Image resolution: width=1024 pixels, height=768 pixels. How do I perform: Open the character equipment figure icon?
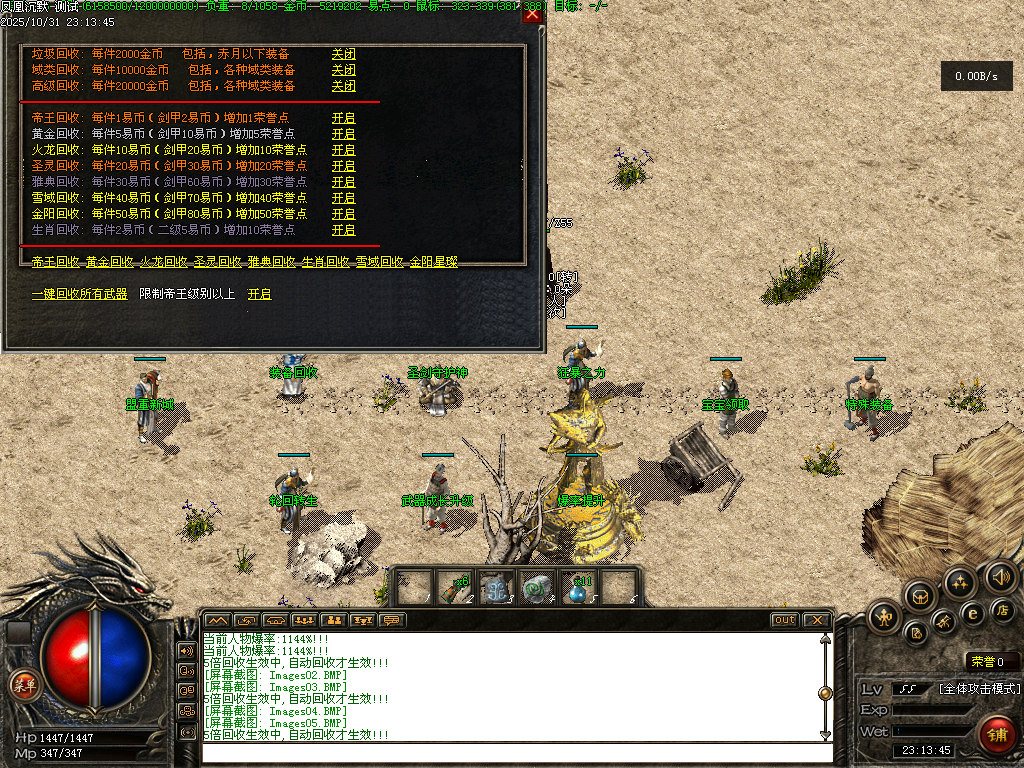tap(884, 617)
